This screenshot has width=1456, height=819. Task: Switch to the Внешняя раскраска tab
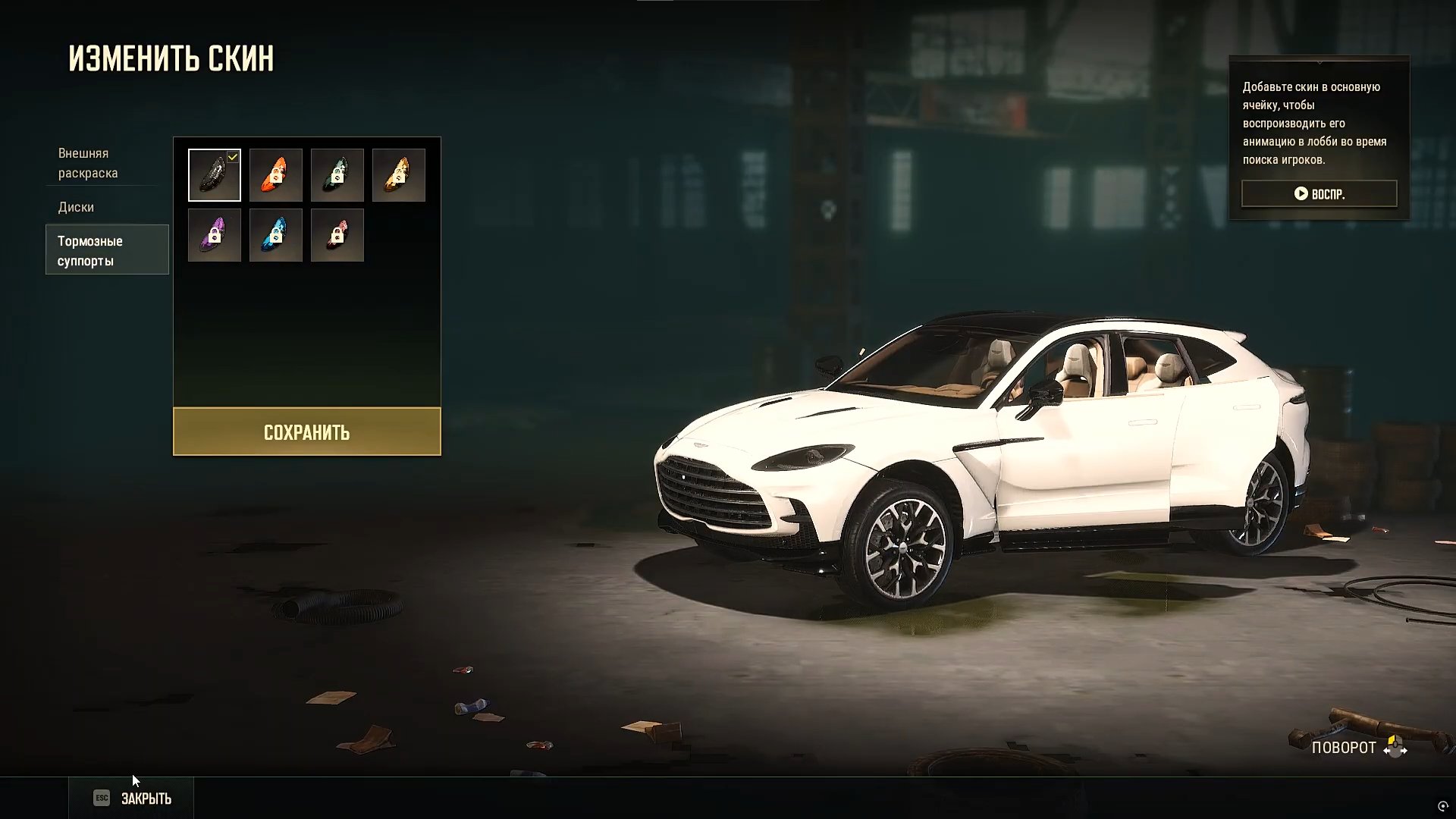(x=88, y=163)
